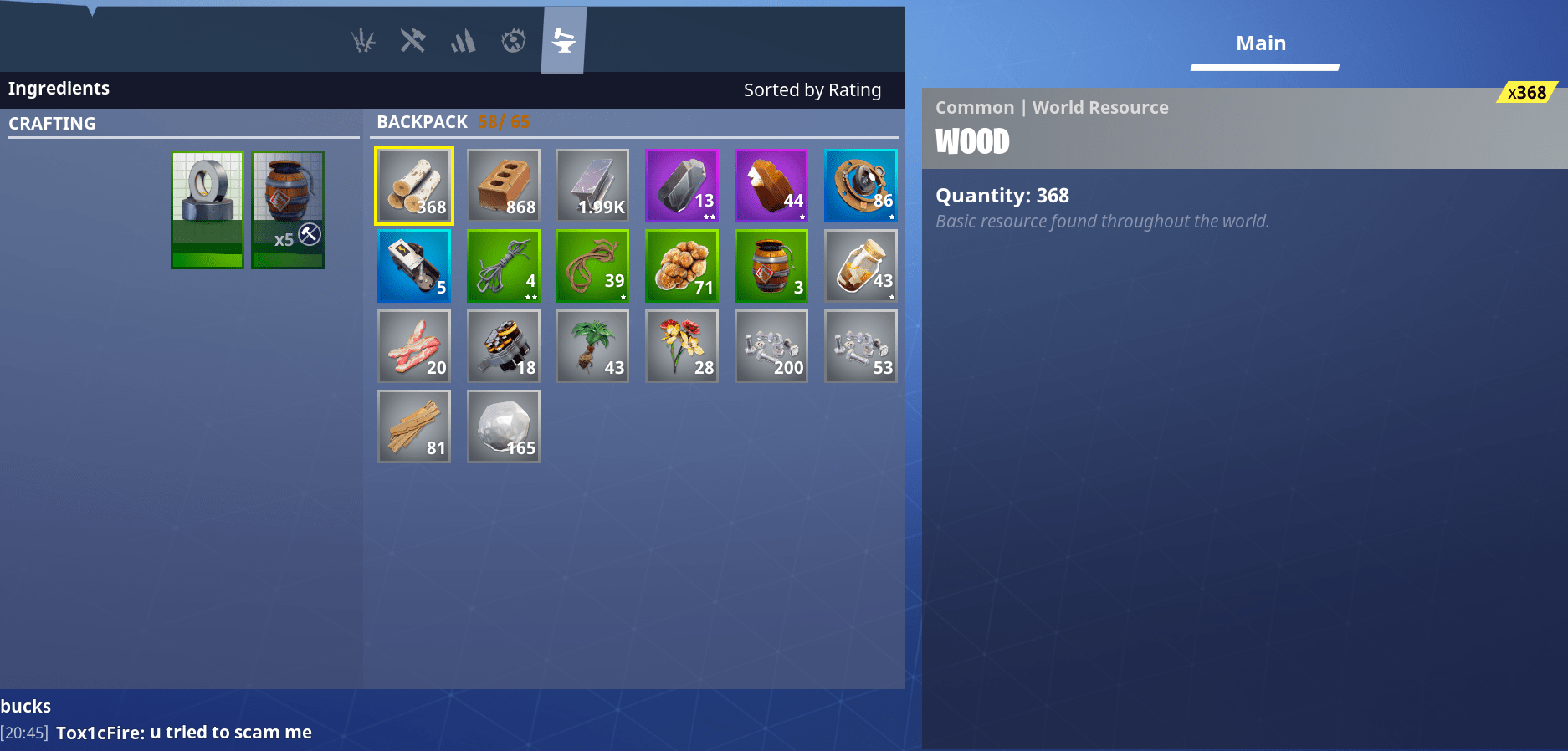1568x751 pixels.
Task: Click the bacon stack of 20
Action: tap(413, 345)
